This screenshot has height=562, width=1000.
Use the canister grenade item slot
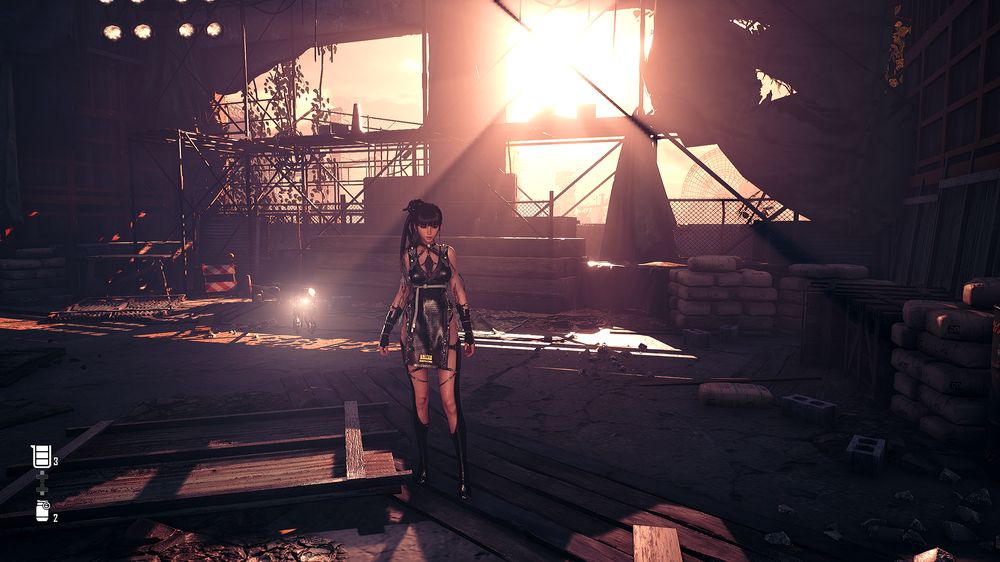(x=42, y=511)
